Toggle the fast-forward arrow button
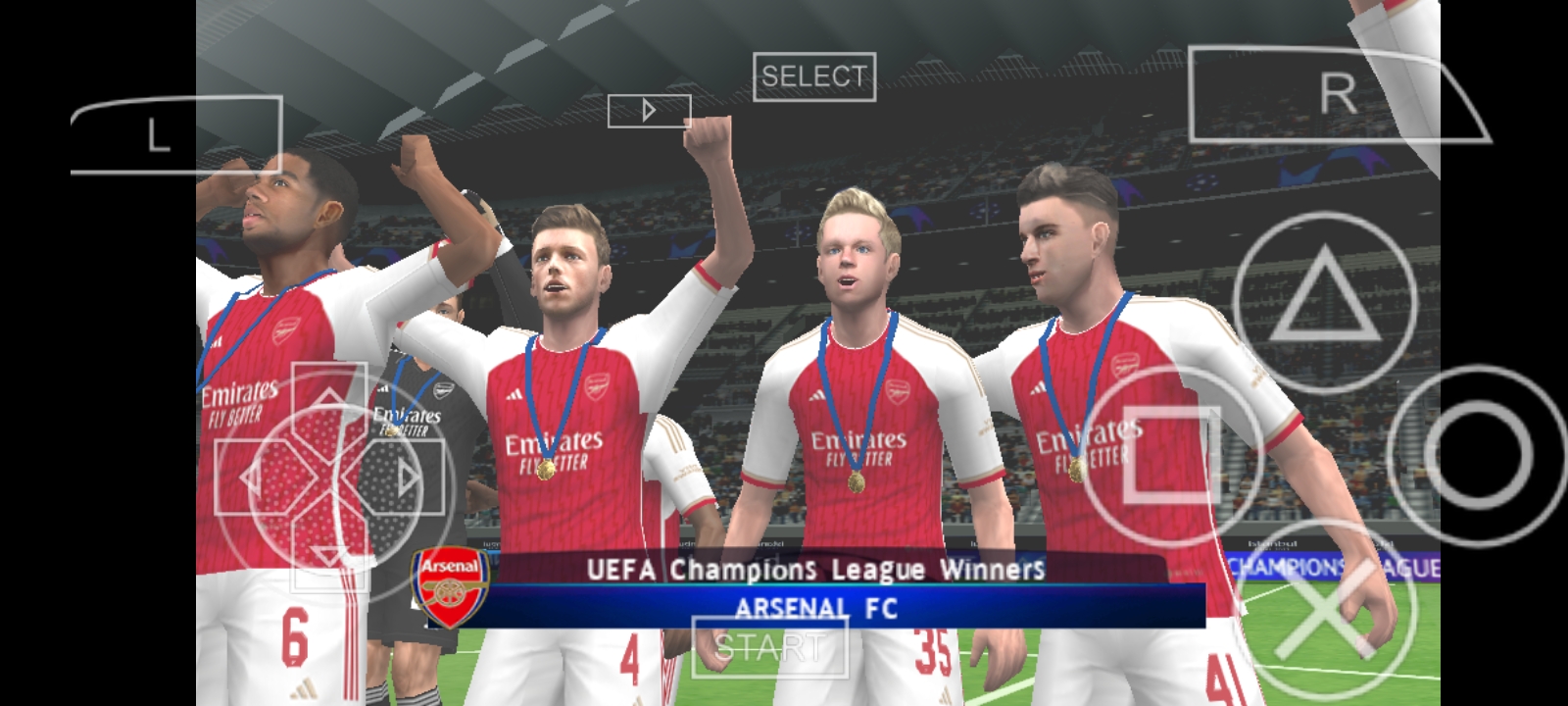 click(x=649, y=111)
